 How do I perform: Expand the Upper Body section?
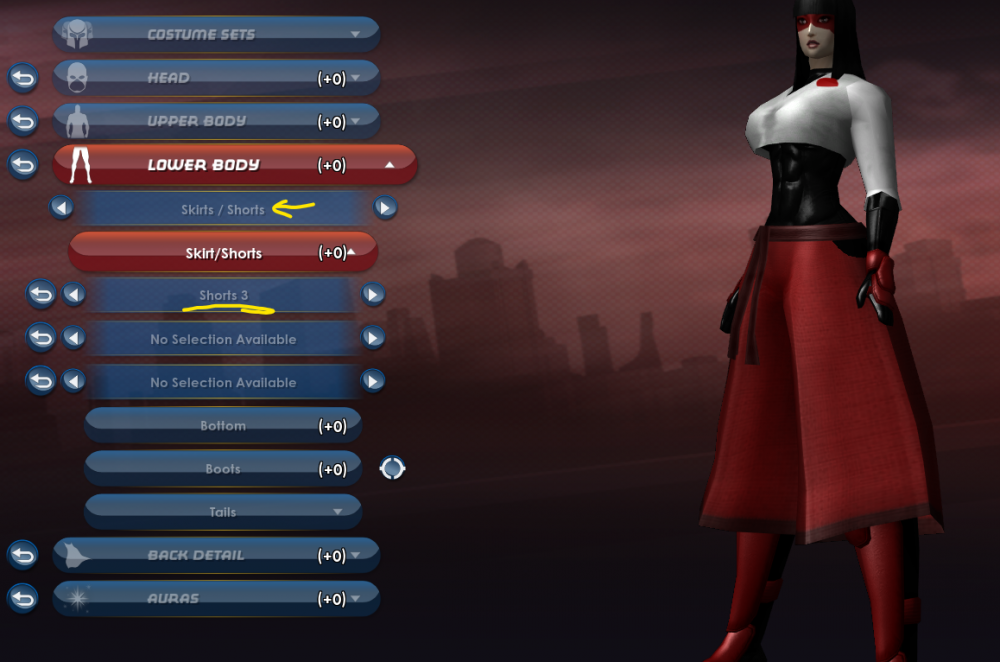click(216, 121)
